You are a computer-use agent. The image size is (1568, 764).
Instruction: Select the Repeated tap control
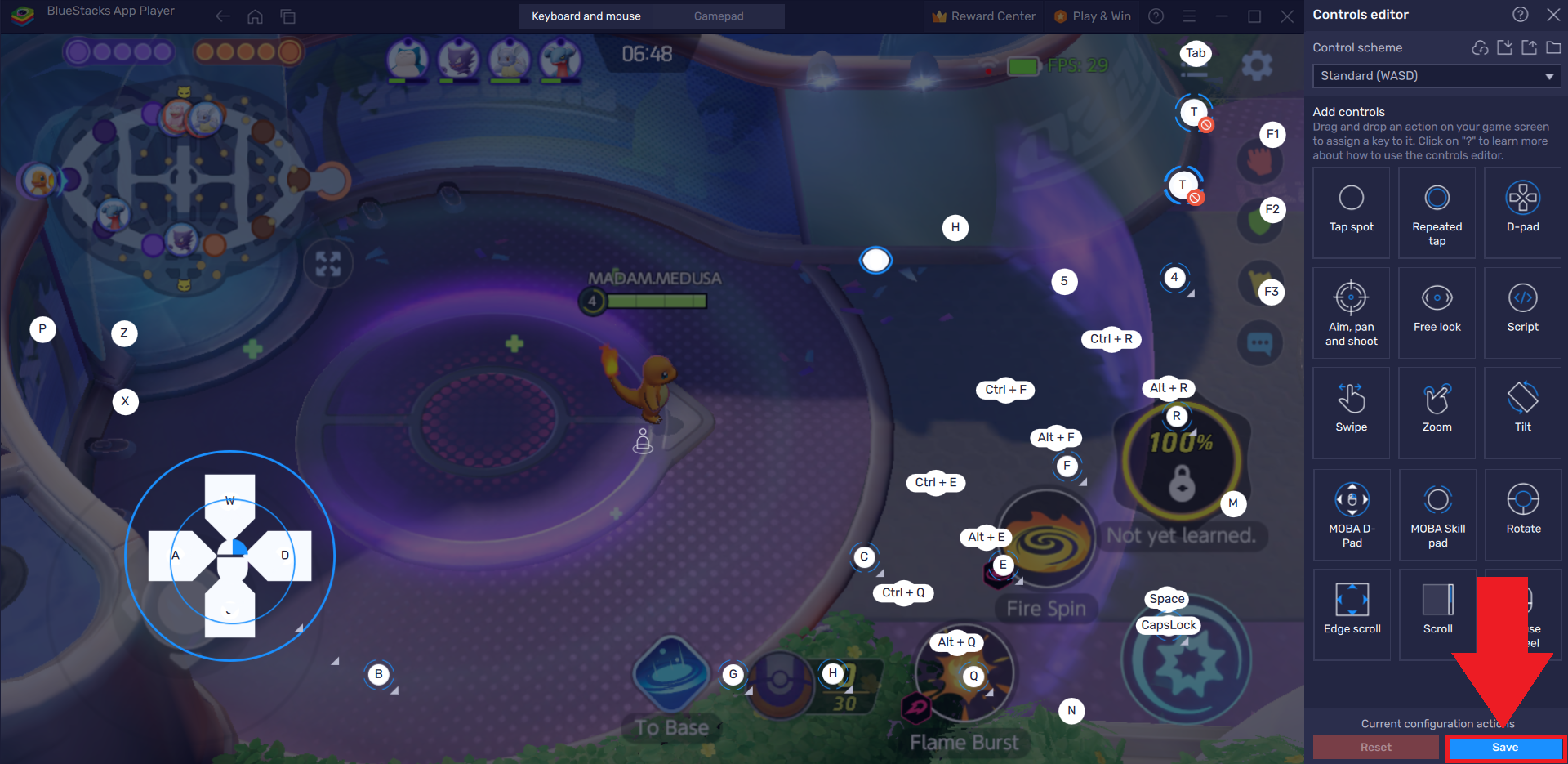[x=1437, y=212]
